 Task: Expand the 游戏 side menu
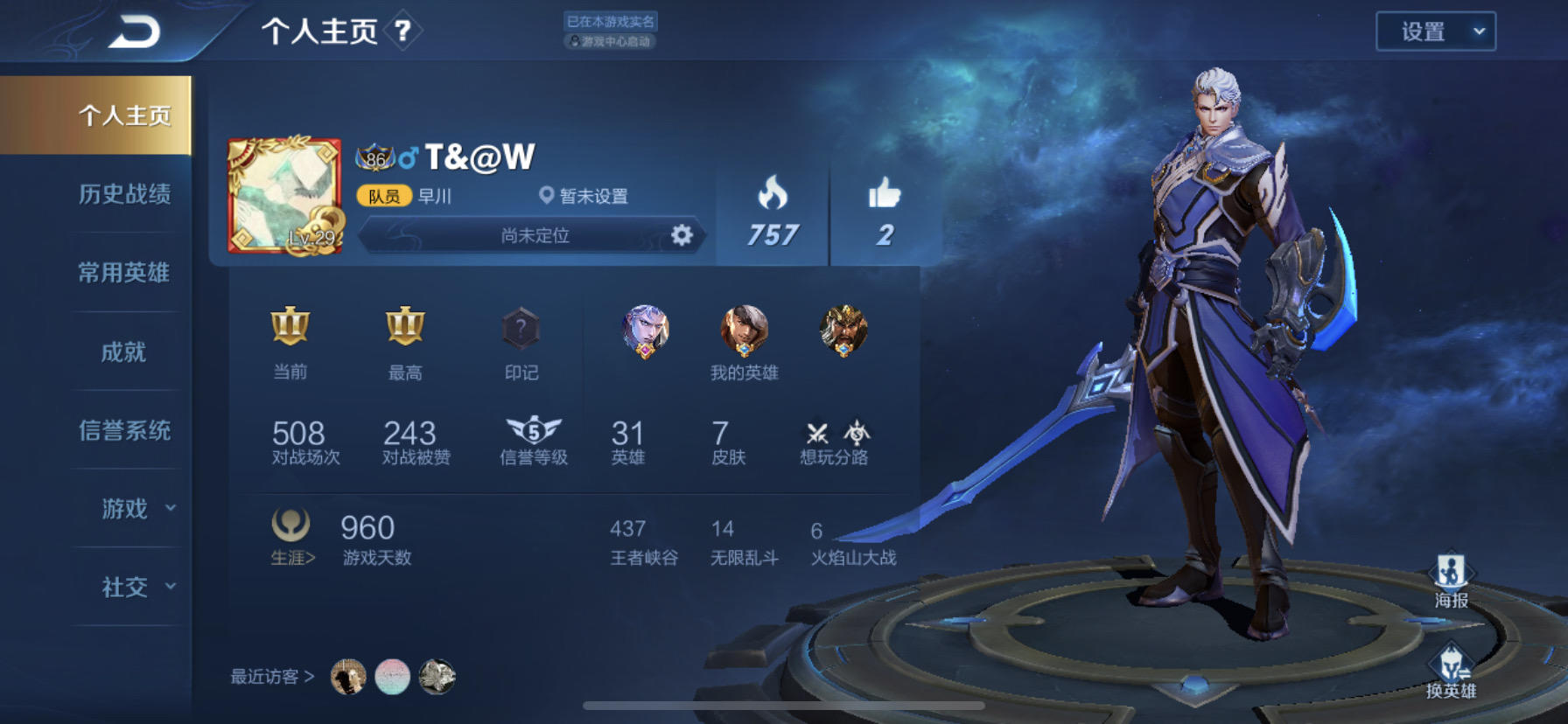(136, 508)
